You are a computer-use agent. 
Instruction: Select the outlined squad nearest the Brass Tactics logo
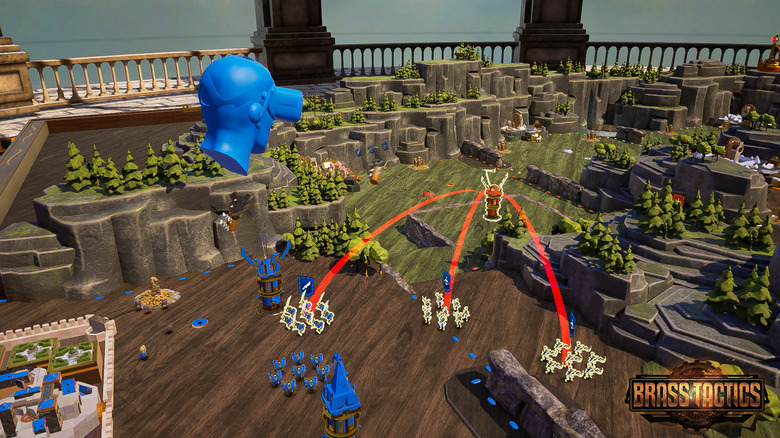pos(572,360)
